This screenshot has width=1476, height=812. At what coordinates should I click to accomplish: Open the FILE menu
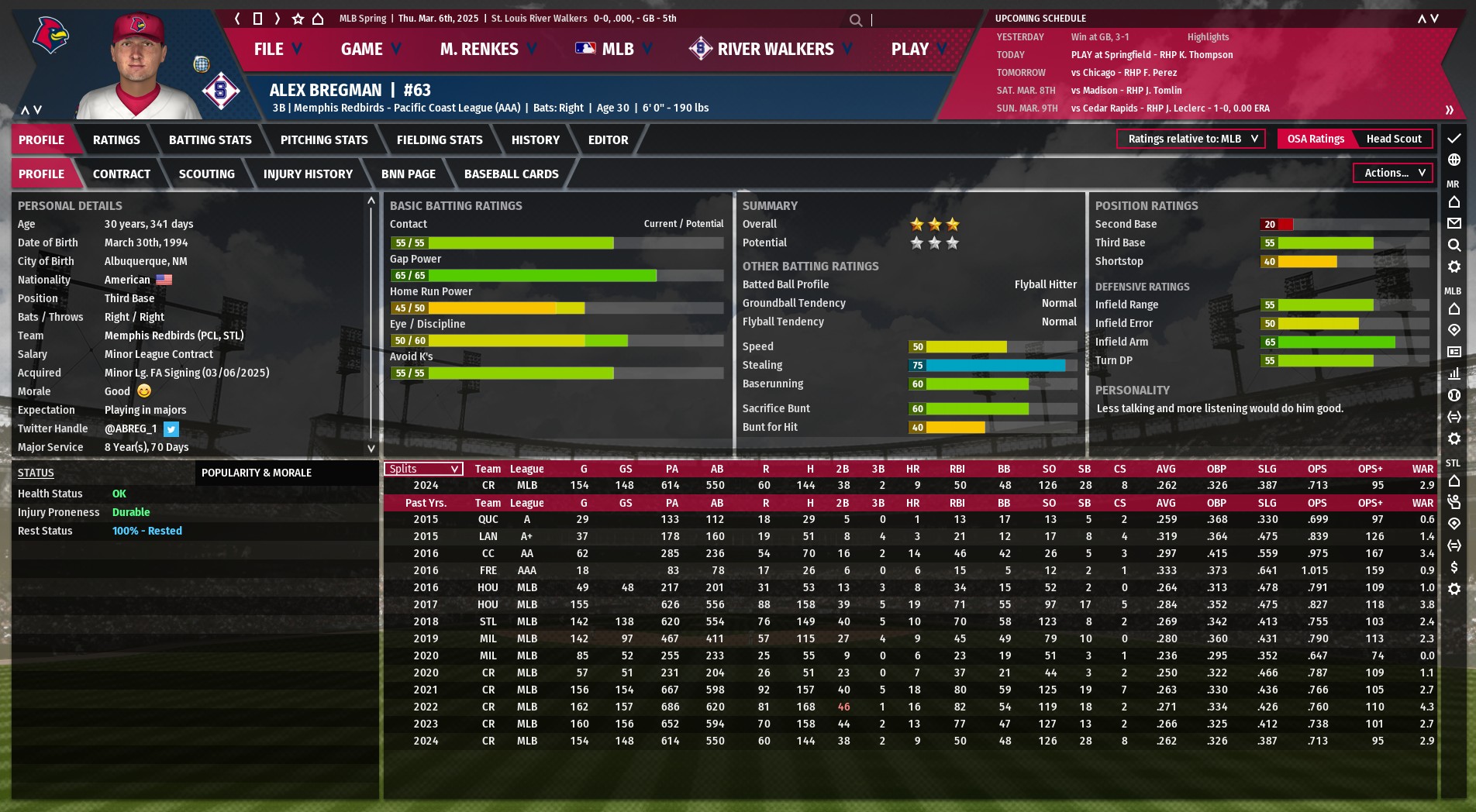pyautogui.click(x=277, y=50)
